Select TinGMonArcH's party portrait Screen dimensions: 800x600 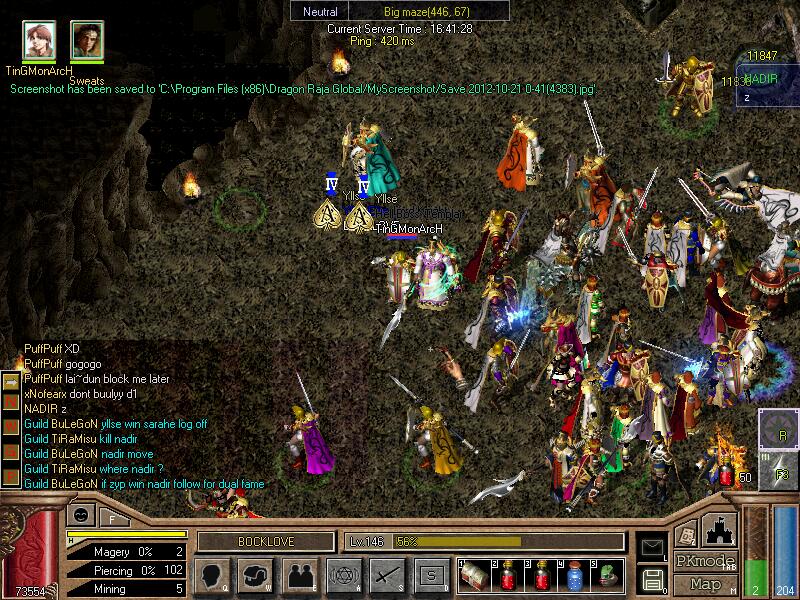coord(40,39)
